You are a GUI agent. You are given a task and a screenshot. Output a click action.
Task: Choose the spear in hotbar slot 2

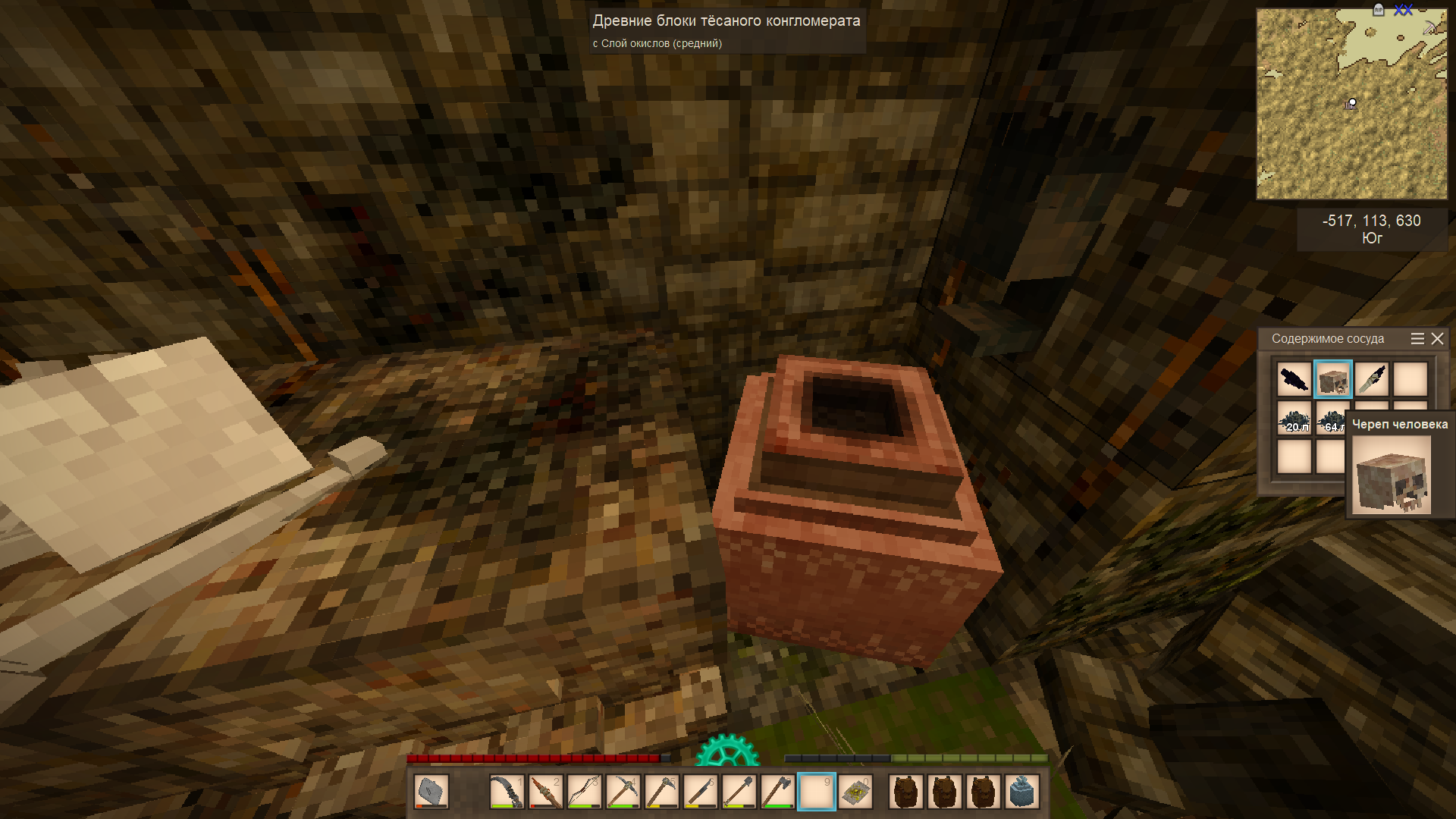pyautogui.click(x=545, y=792)
